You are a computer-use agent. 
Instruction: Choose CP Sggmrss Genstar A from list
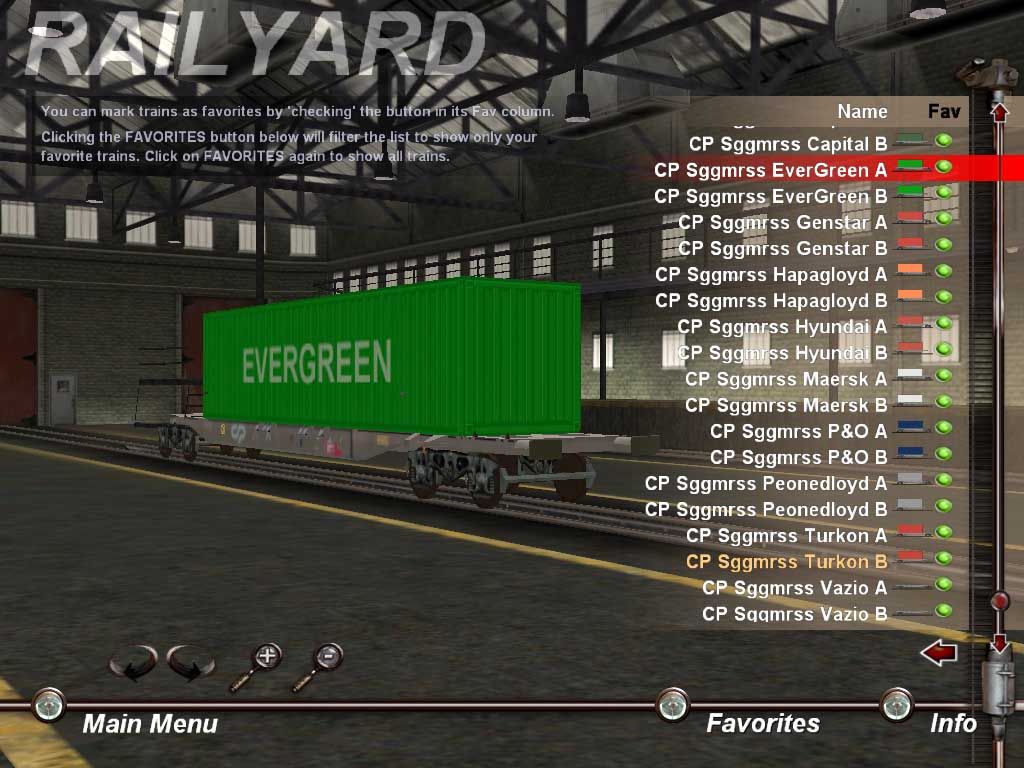click(x=782, y=222)
